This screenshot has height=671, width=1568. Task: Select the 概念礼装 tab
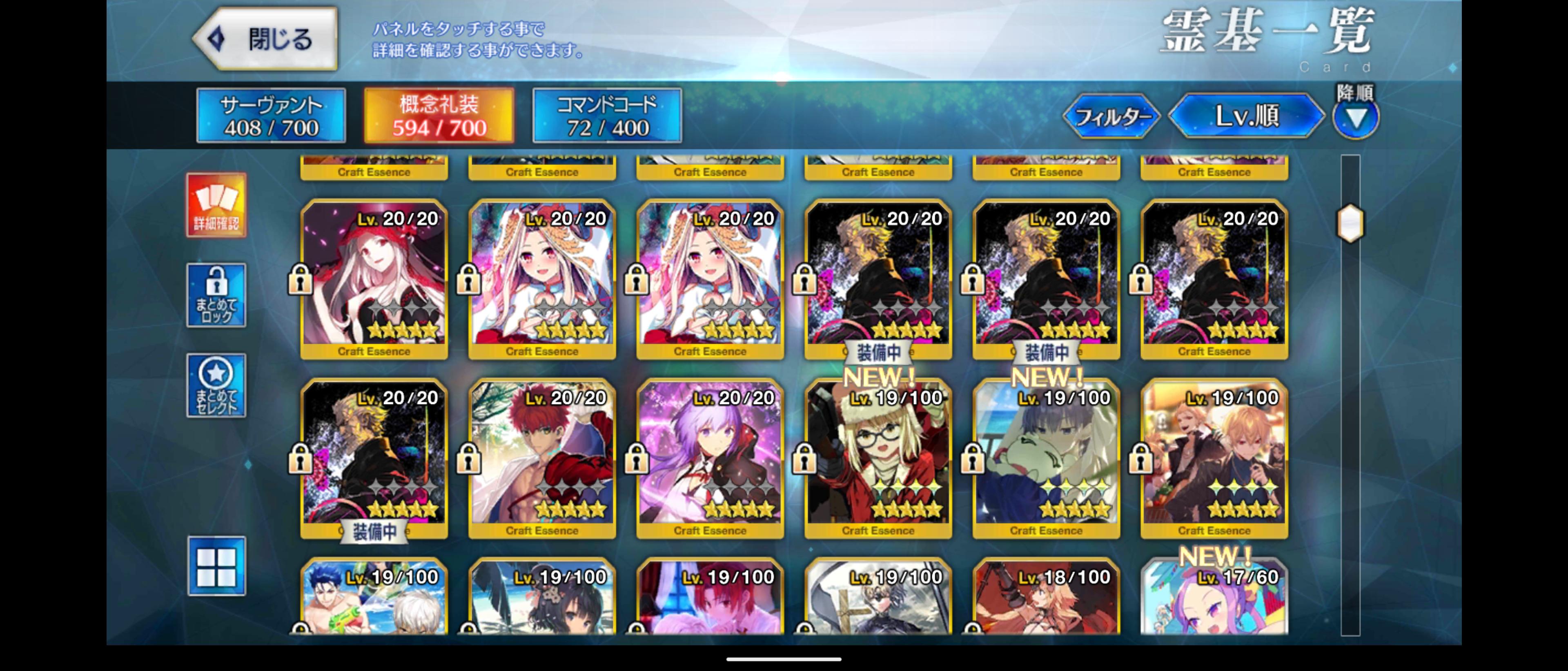[439, 116]
